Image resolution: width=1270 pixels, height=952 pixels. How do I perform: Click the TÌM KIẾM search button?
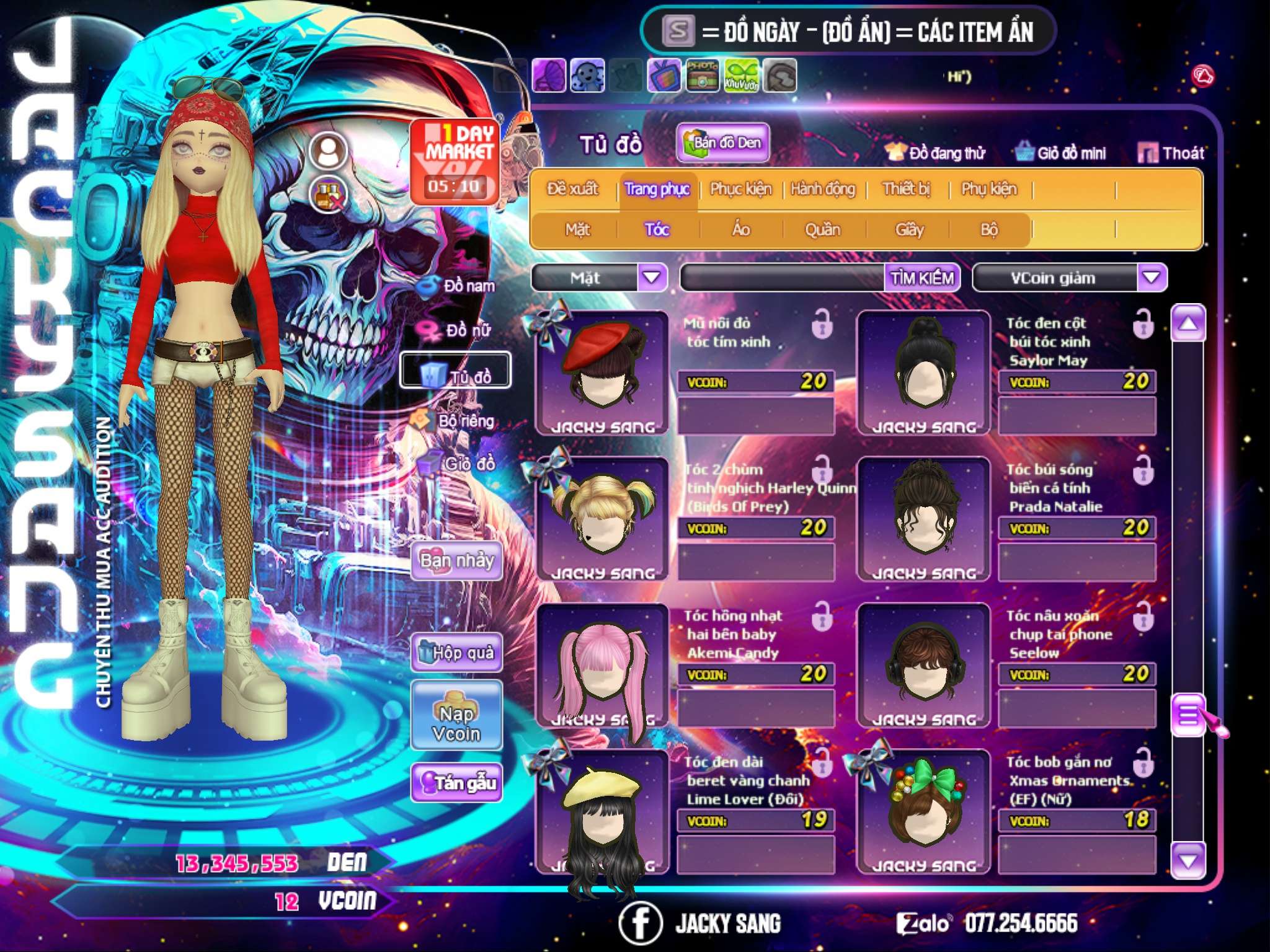tap(921, 278)
